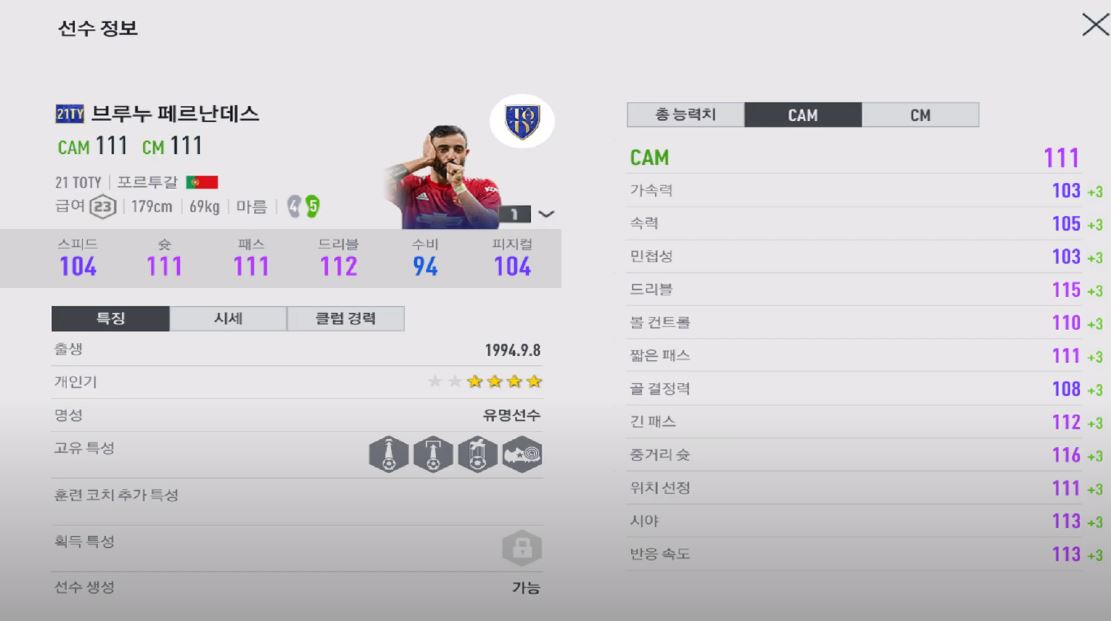1111x621 pixels.
Task: Click the first unique trait hexagon icon
Action: pyautogui.click(x=388, y=455)
